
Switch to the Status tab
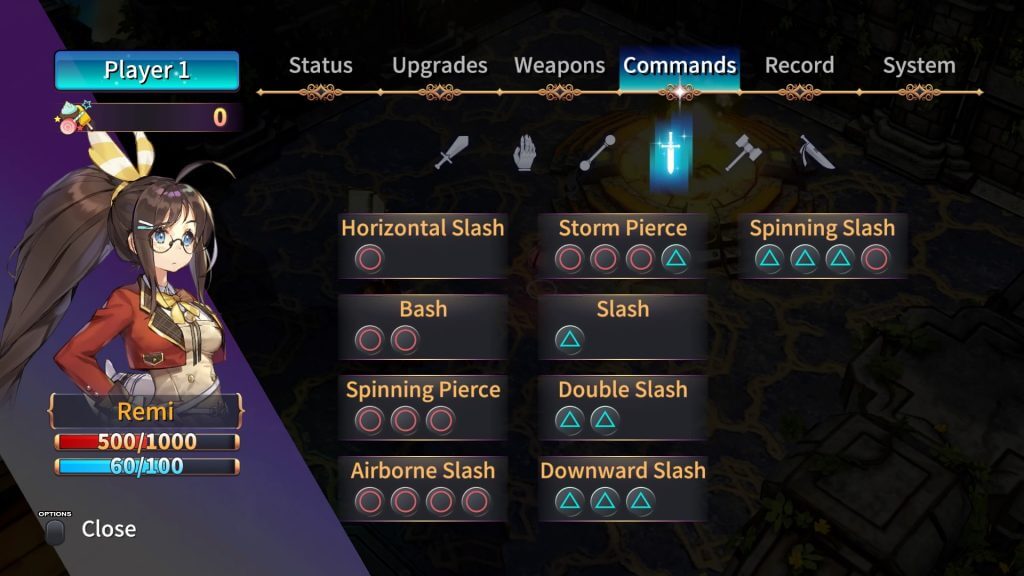click(320, 66)
